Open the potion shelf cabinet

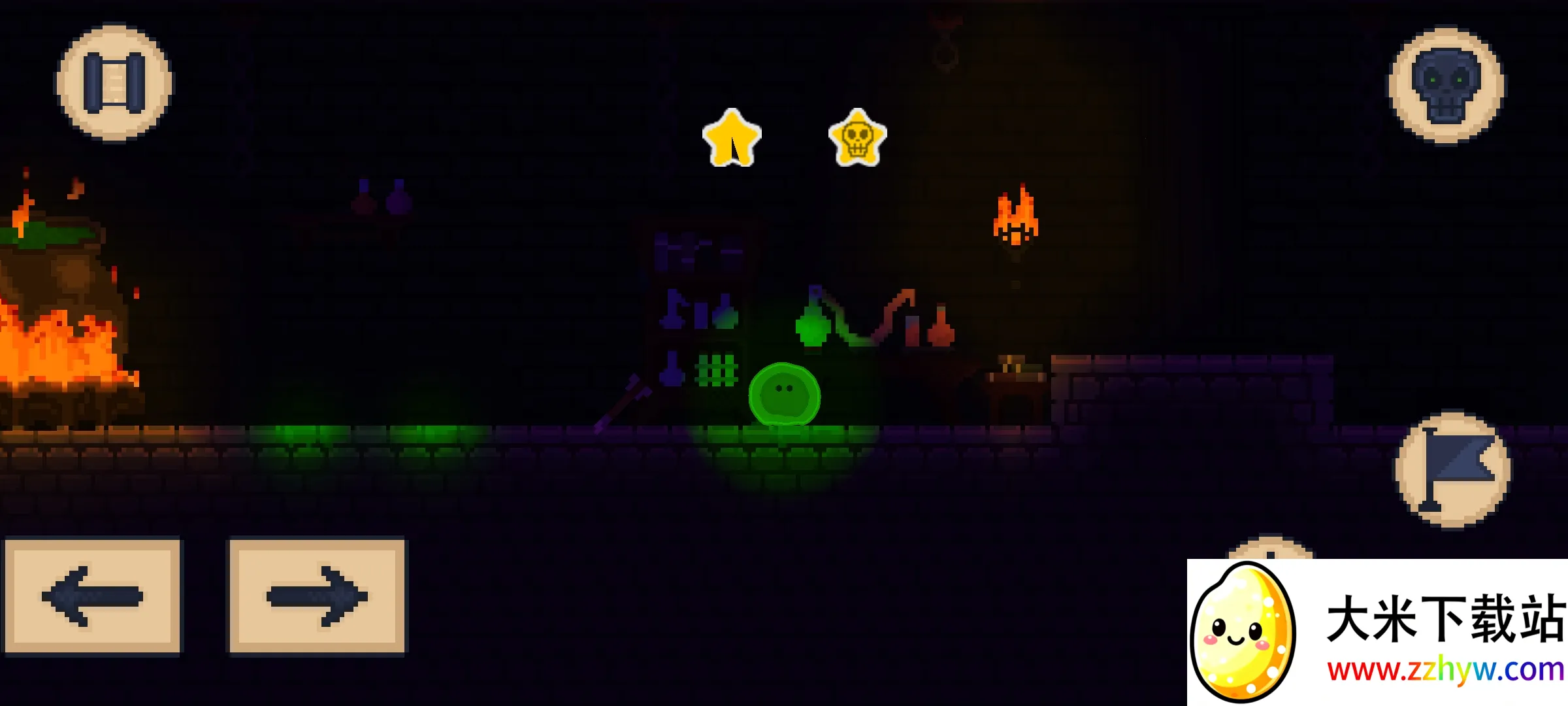coord(699,307)
